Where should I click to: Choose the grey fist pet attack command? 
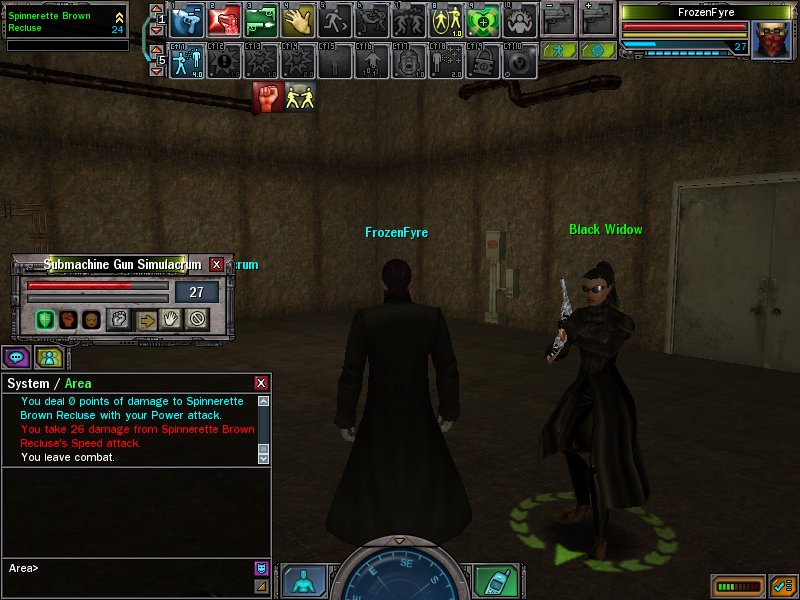coord(118,320)
